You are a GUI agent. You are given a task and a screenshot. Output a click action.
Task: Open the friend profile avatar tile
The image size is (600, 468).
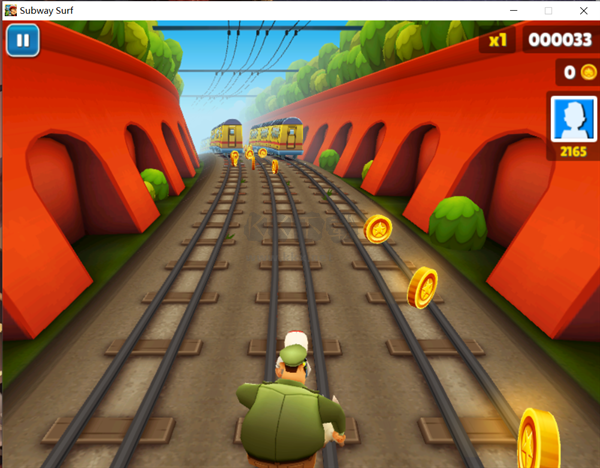(572, 119)
